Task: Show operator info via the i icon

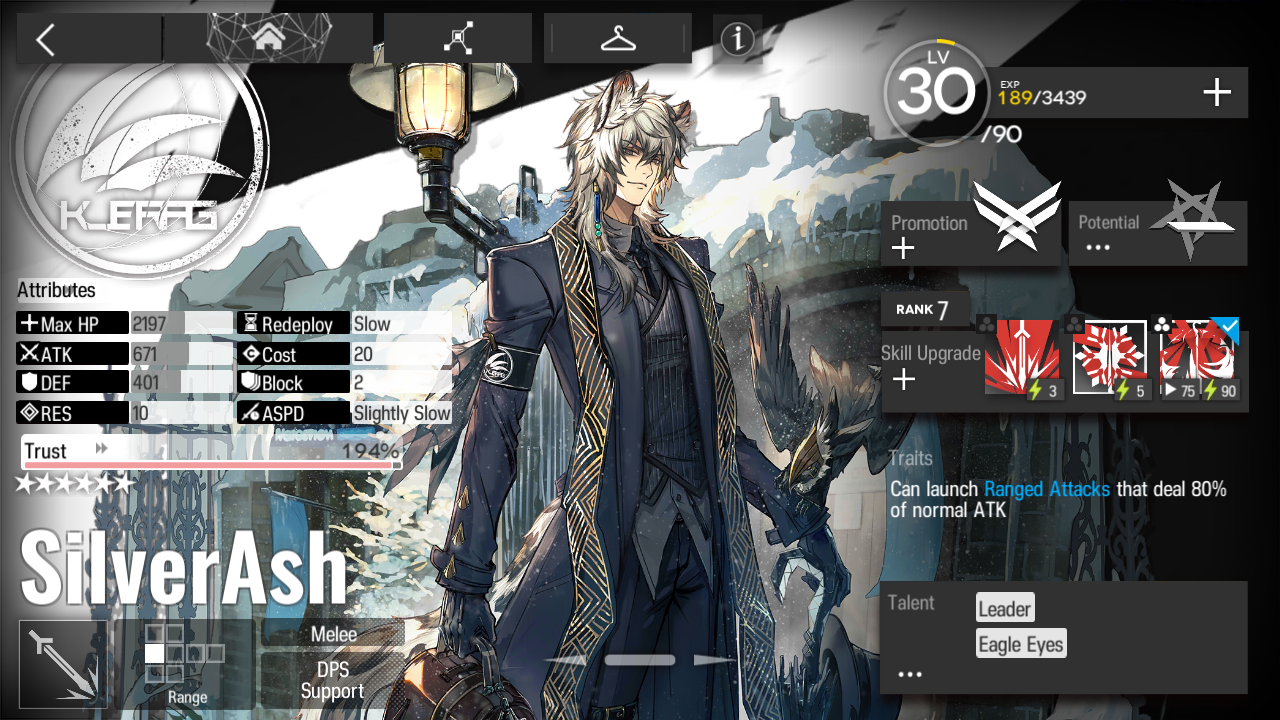Action: 738,39
